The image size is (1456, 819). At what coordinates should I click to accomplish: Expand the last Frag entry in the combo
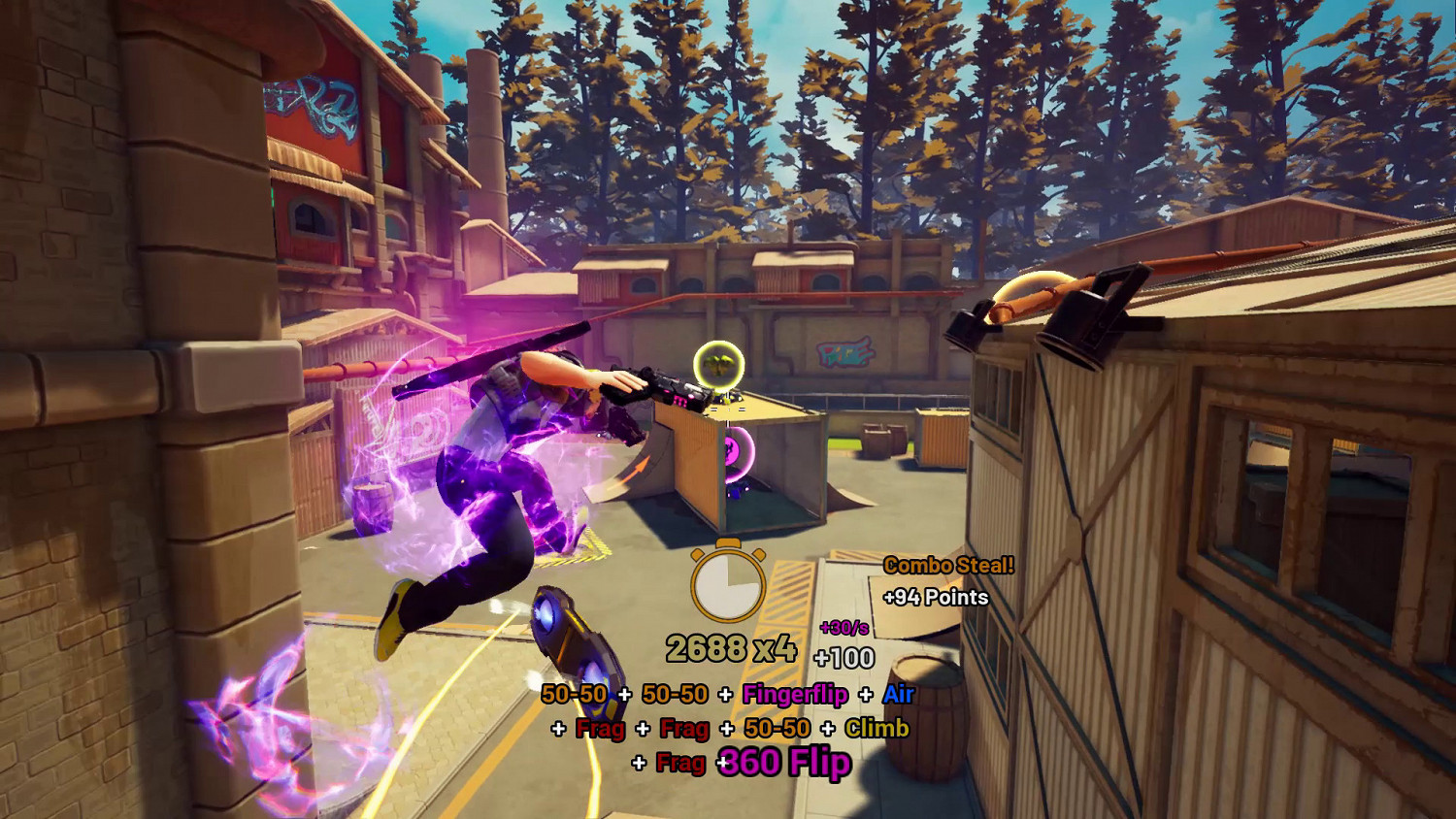click(682, 765)
